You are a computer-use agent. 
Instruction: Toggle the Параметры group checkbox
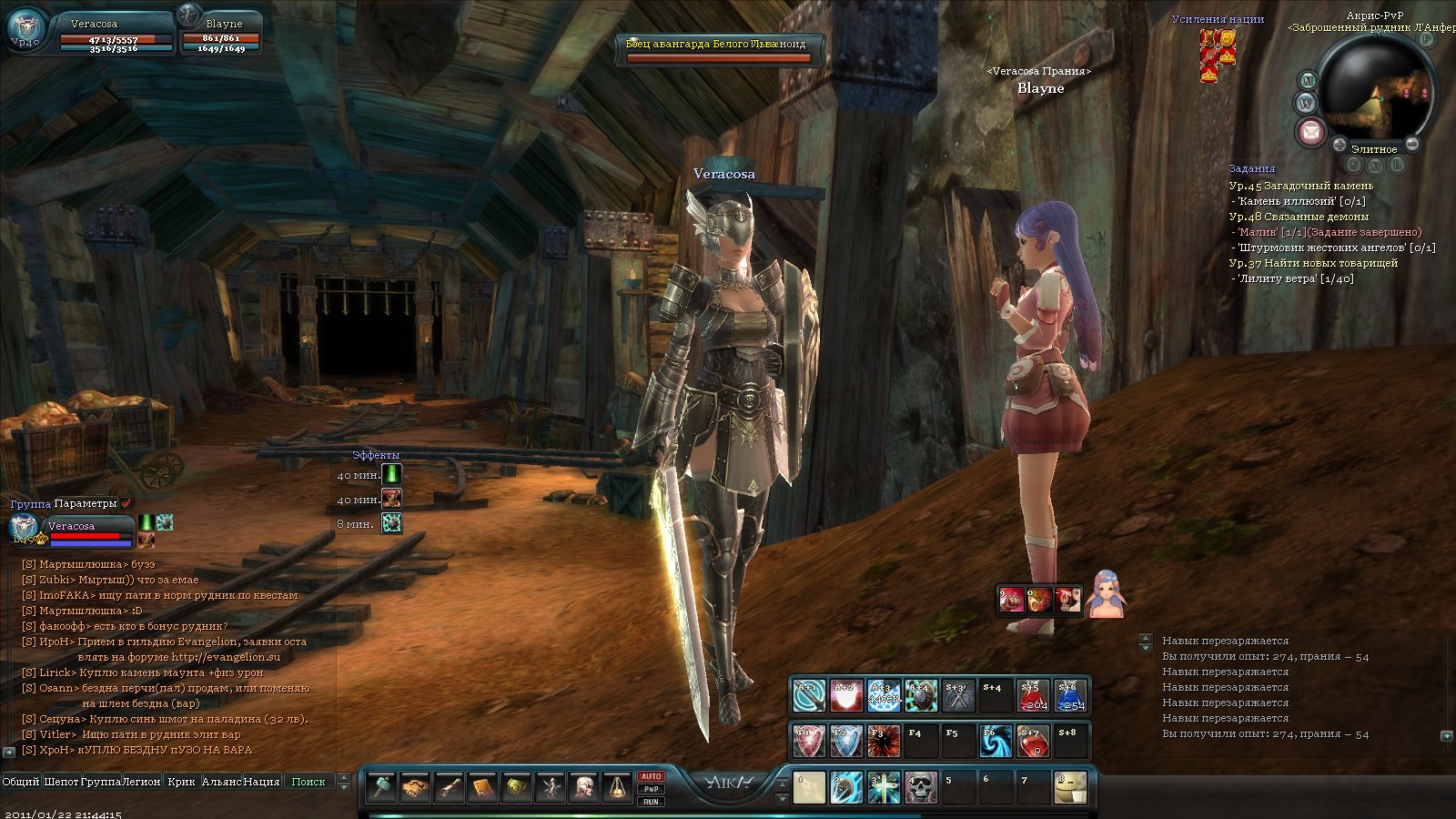pos(127,503)
